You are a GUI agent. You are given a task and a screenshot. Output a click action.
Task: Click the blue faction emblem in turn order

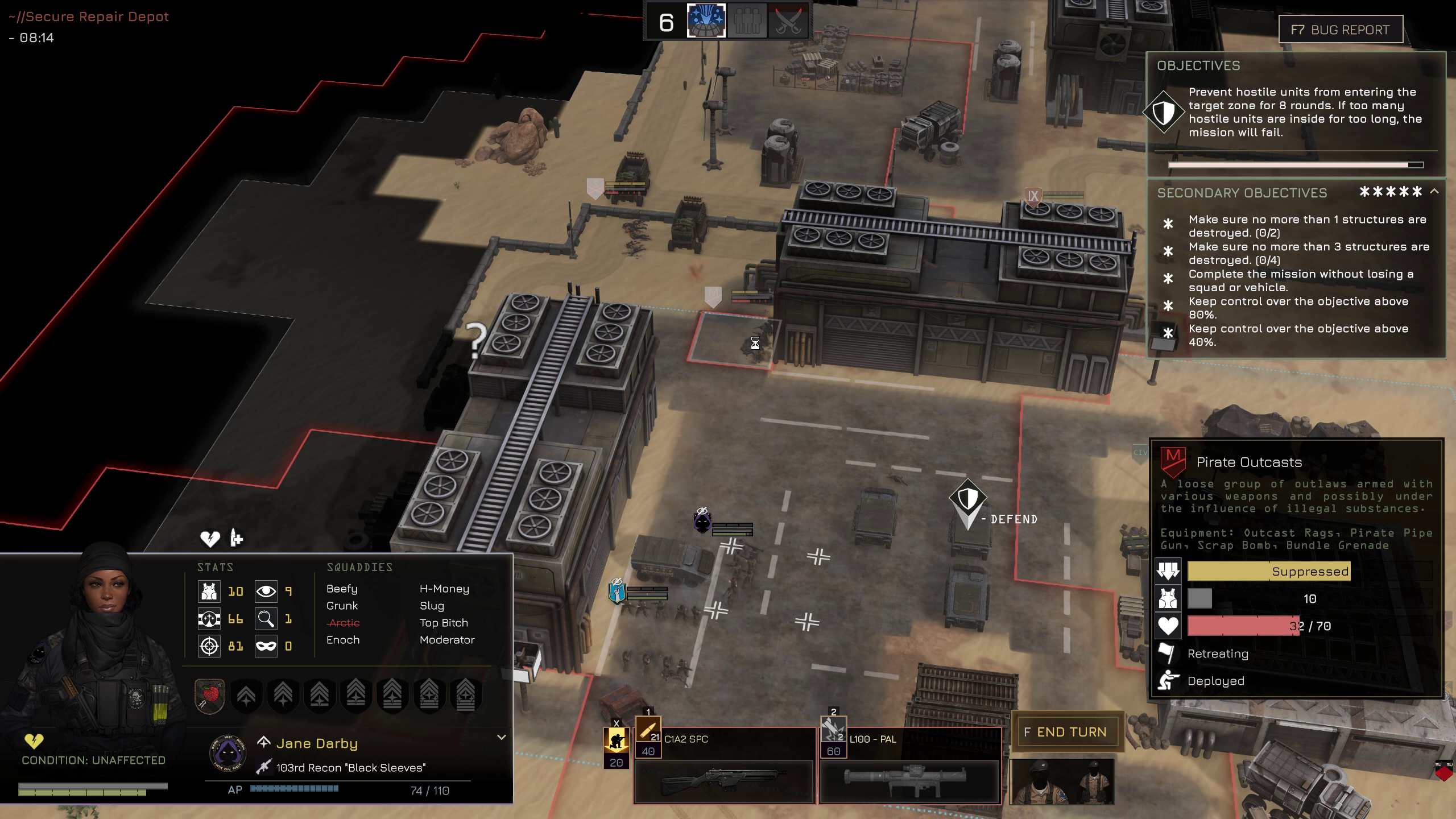[x=706, y=21]
